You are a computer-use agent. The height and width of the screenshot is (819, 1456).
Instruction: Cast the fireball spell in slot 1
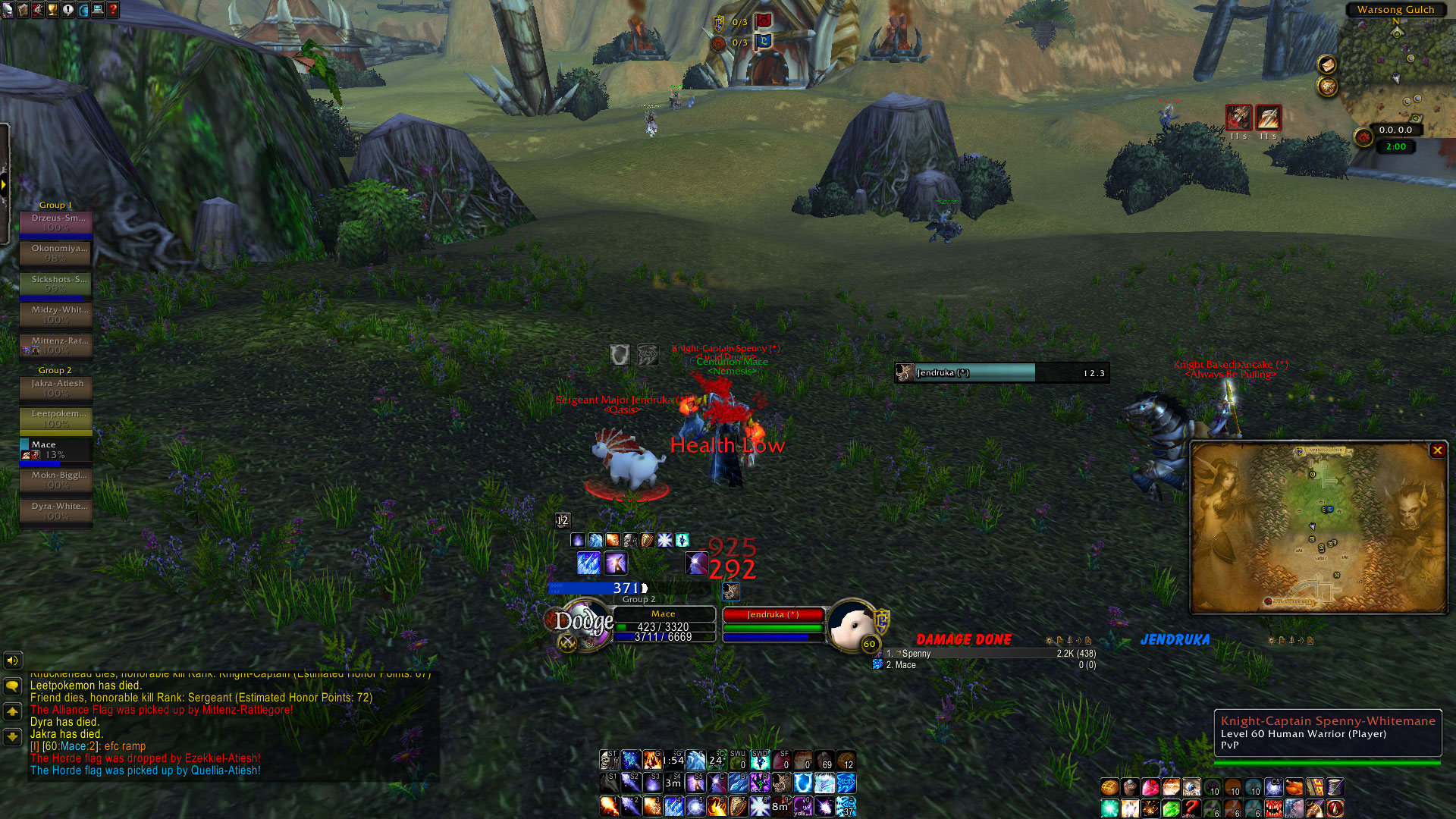click(609, 805)
